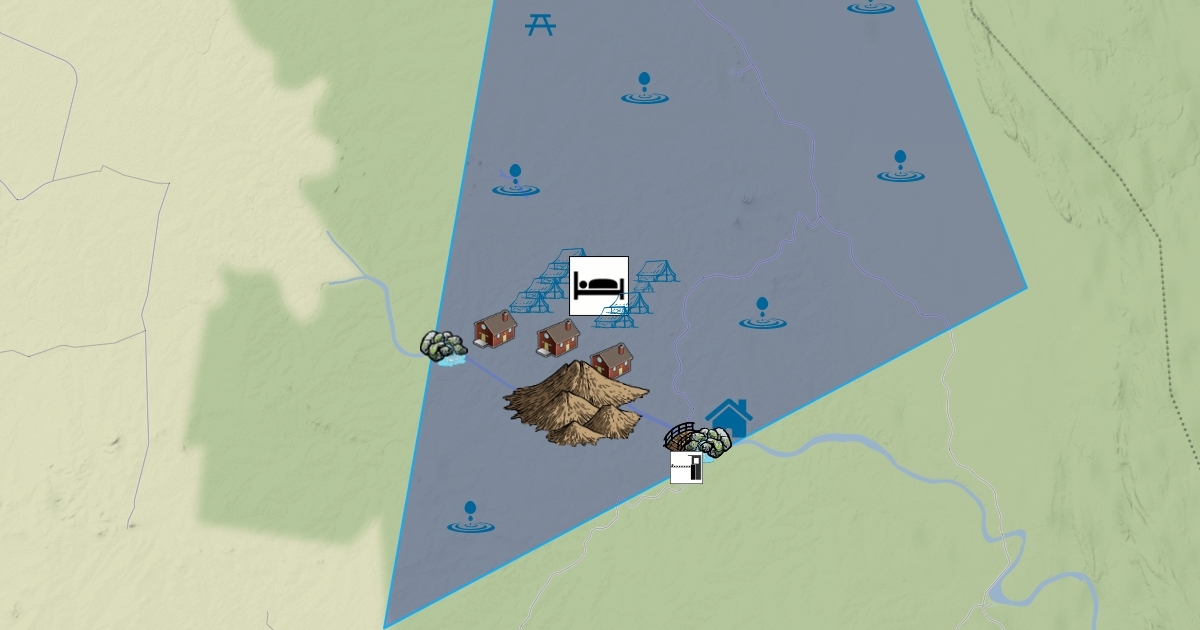The image size is (1200, 630).
Task: Click the picnic table map marker
Action: tap(540, 24)
